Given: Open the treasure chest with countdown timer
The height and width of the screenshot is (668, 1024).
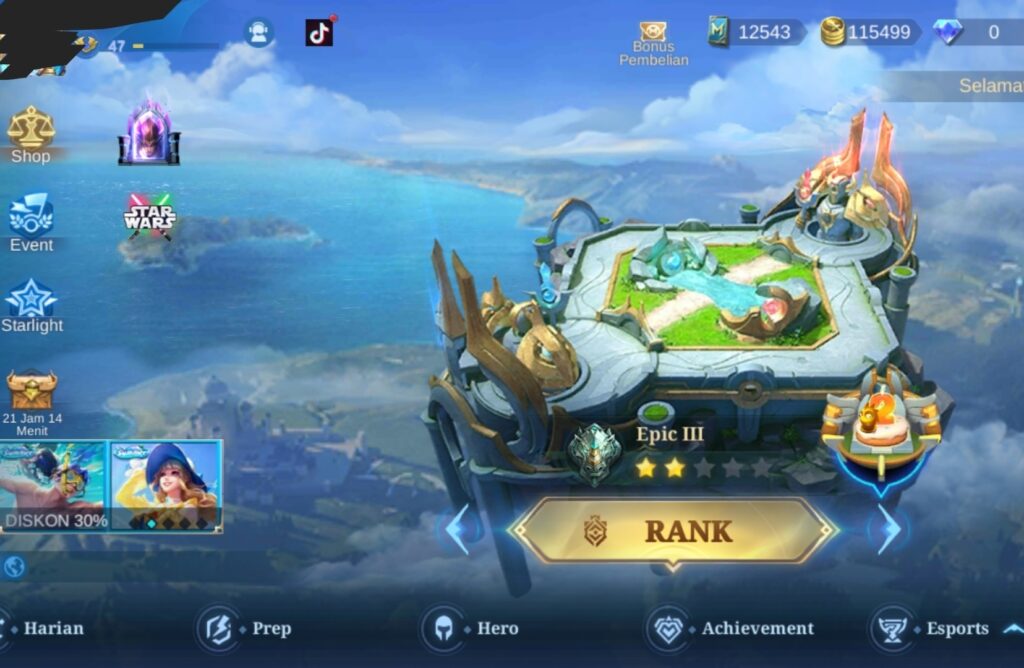Looking at the screenshot, I should [x=32, y=392].
